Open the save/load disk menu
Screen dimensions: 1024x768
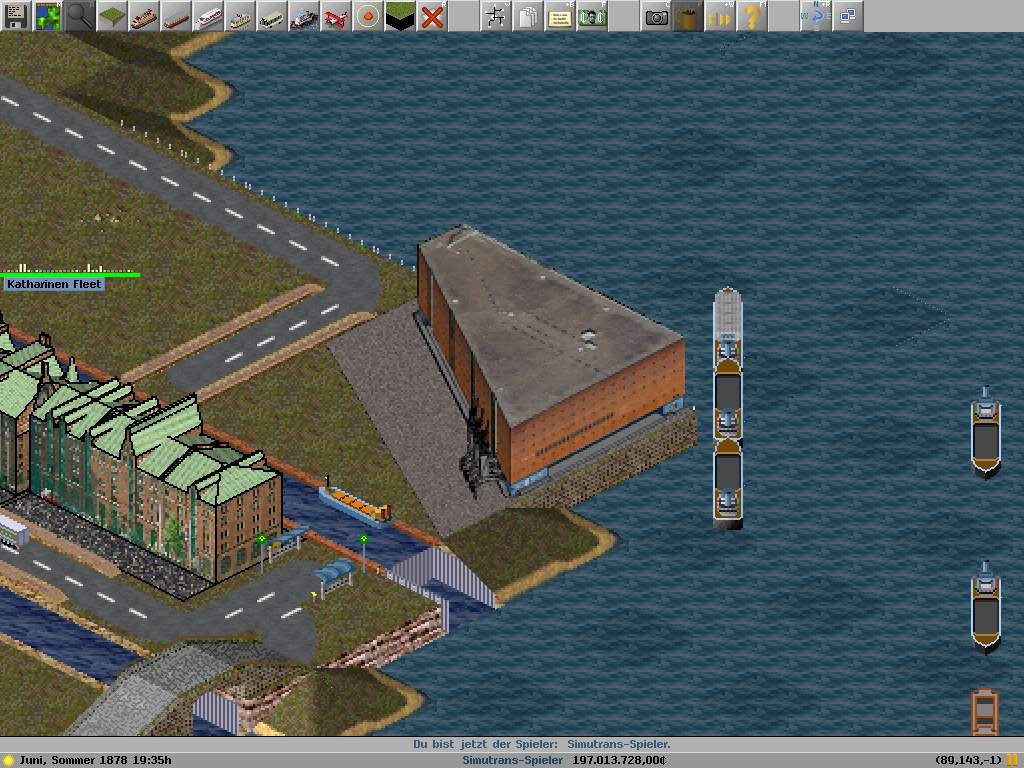[16, 16]
